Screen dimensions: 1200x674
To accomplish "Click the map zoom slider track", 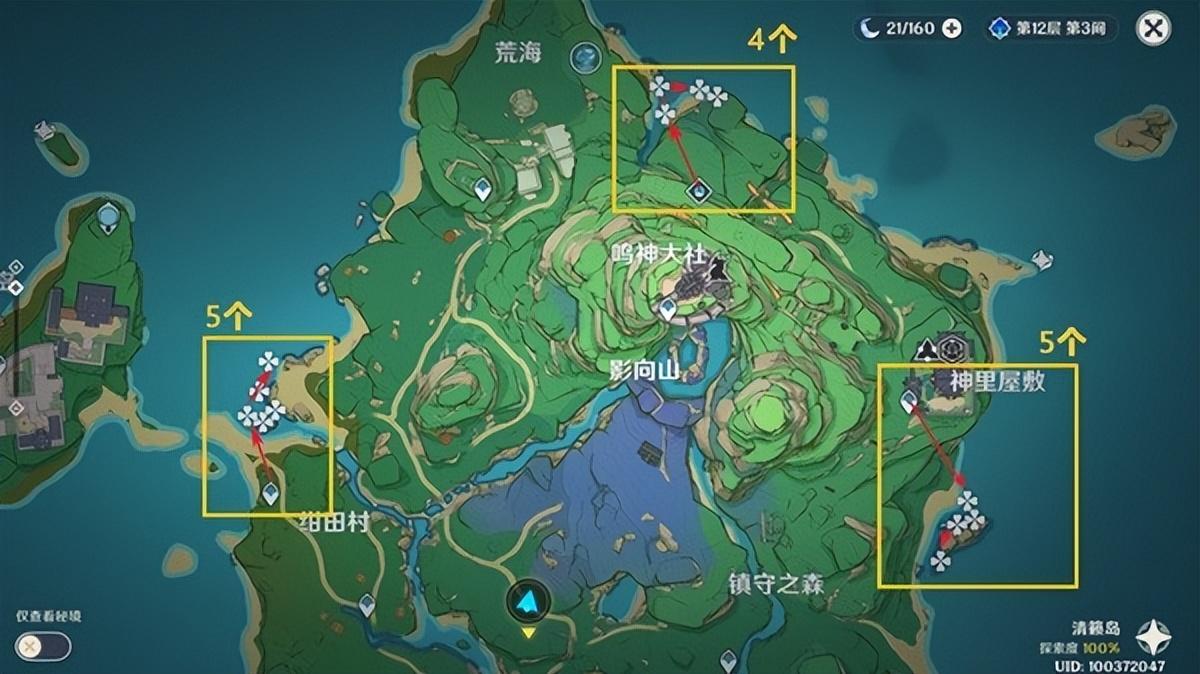I will (x=16, y=340).
